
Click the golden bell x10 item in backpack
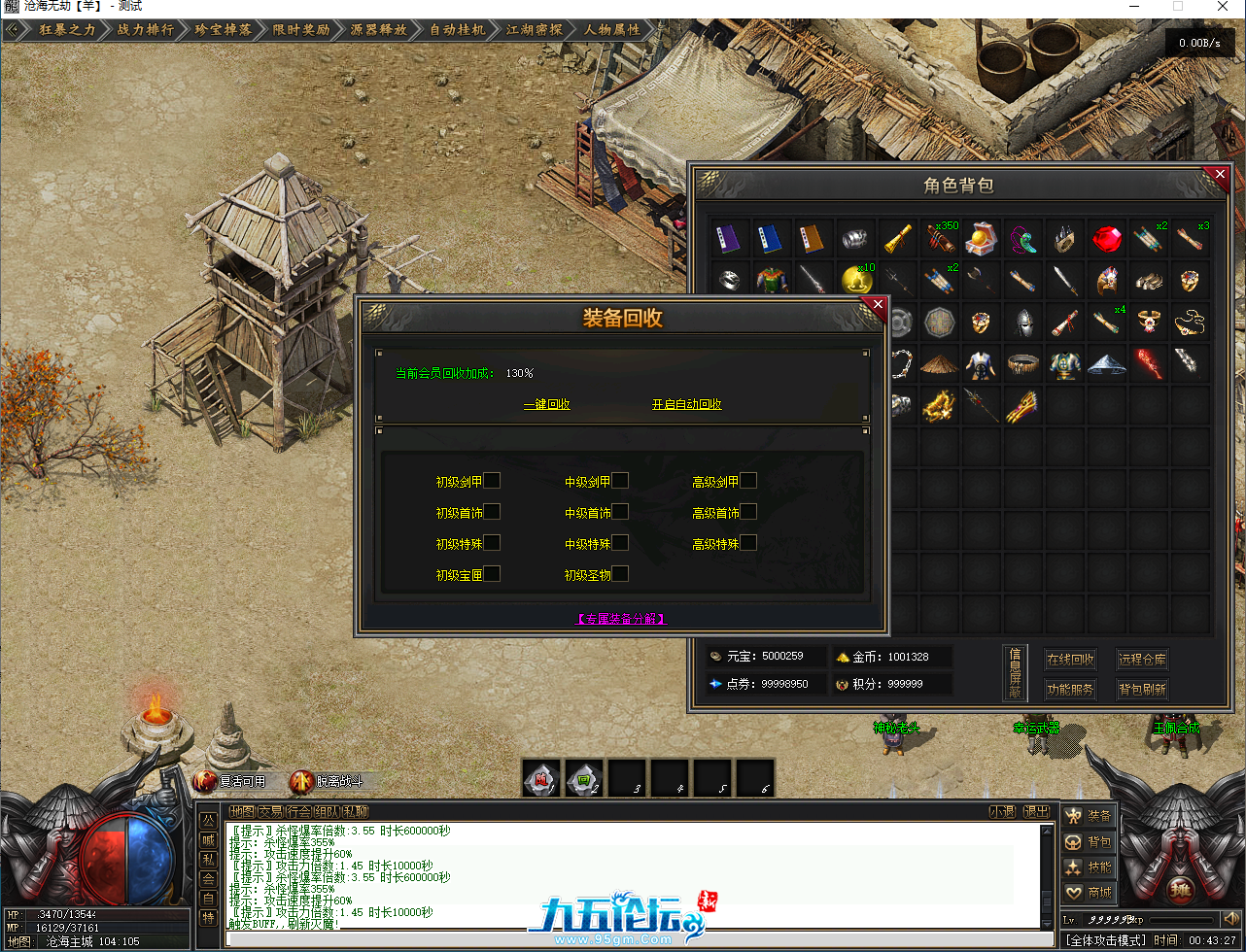pyautogui.click(x=856, y=280)
